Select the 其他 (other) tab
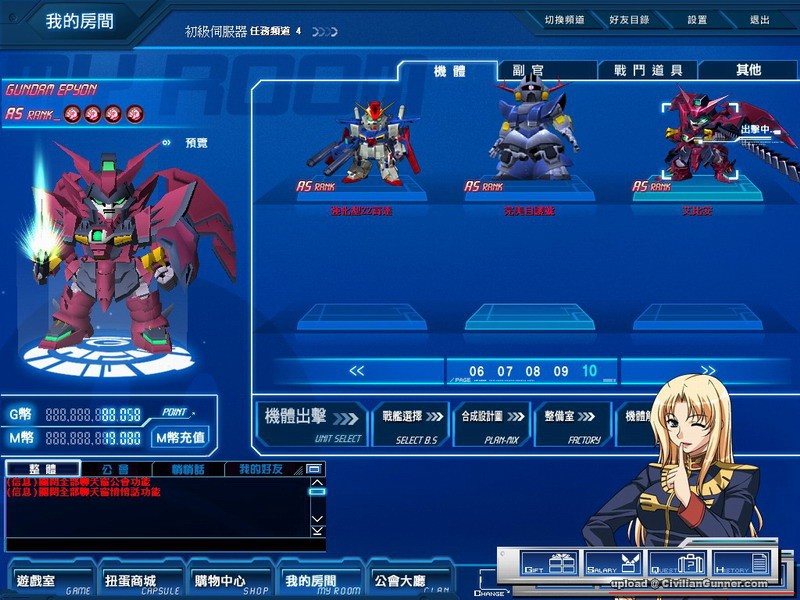The height and width of the screenshot is (600, 800). pos(747,70)
